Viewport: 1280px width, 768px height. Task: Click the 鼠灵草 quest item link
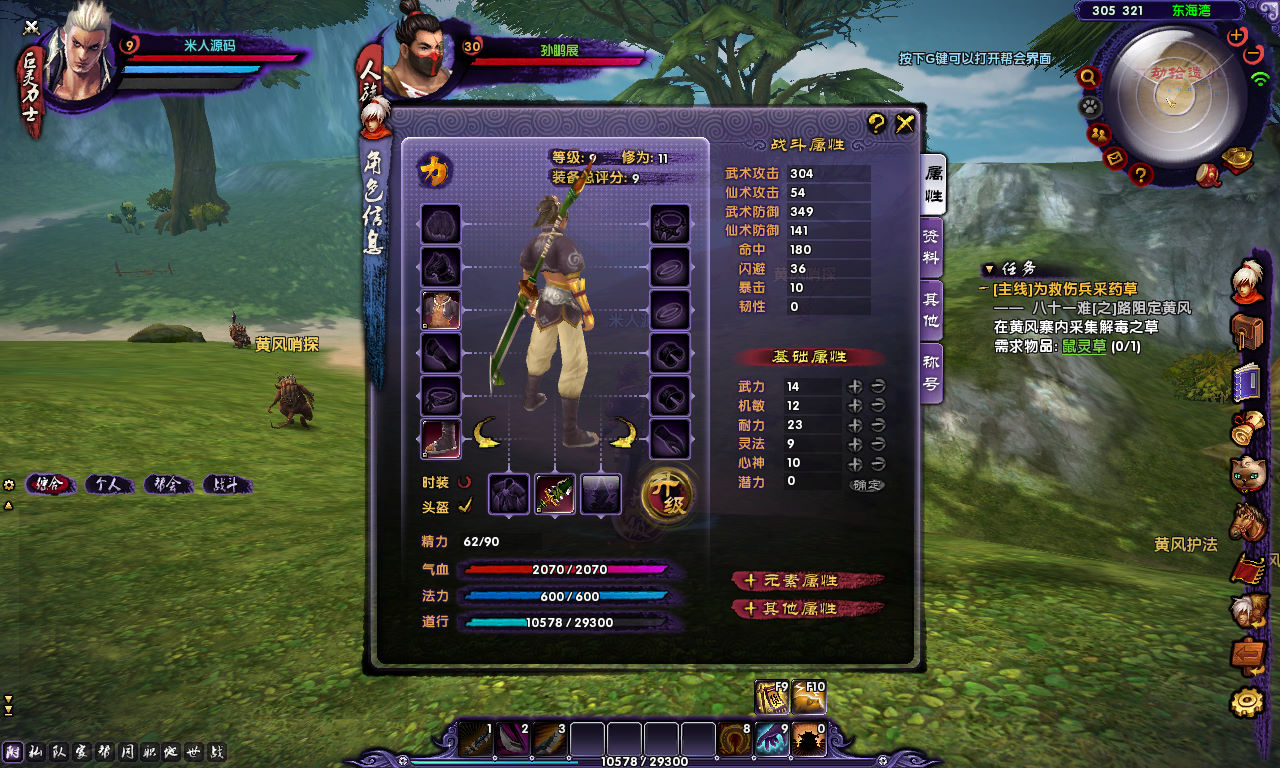1083,346
